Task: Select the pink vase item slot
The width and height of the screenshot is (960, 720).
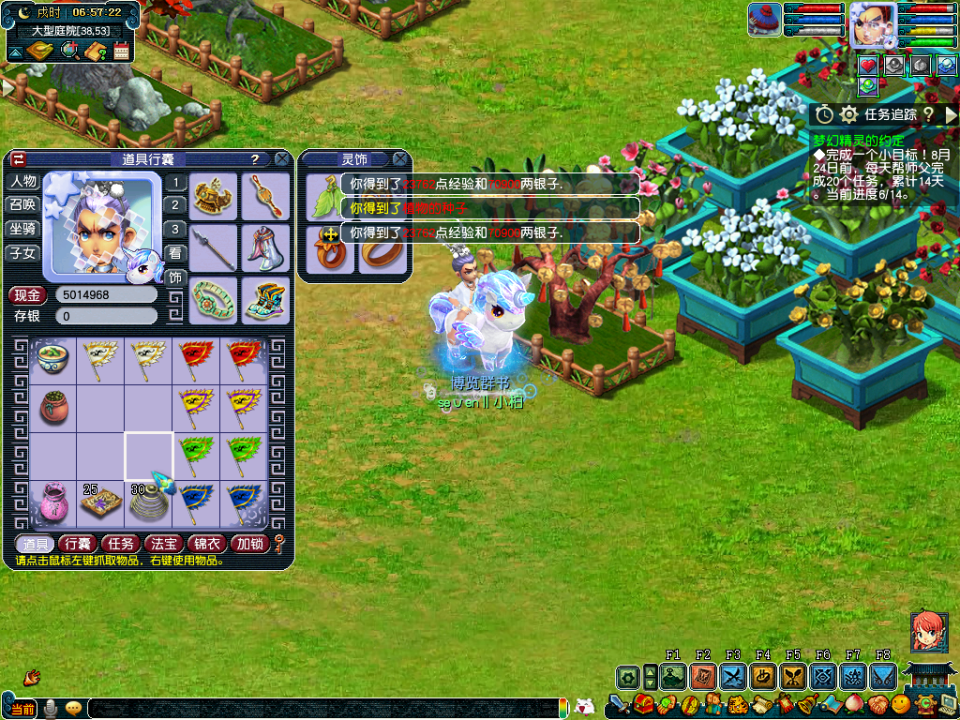Action: [53, 502]
